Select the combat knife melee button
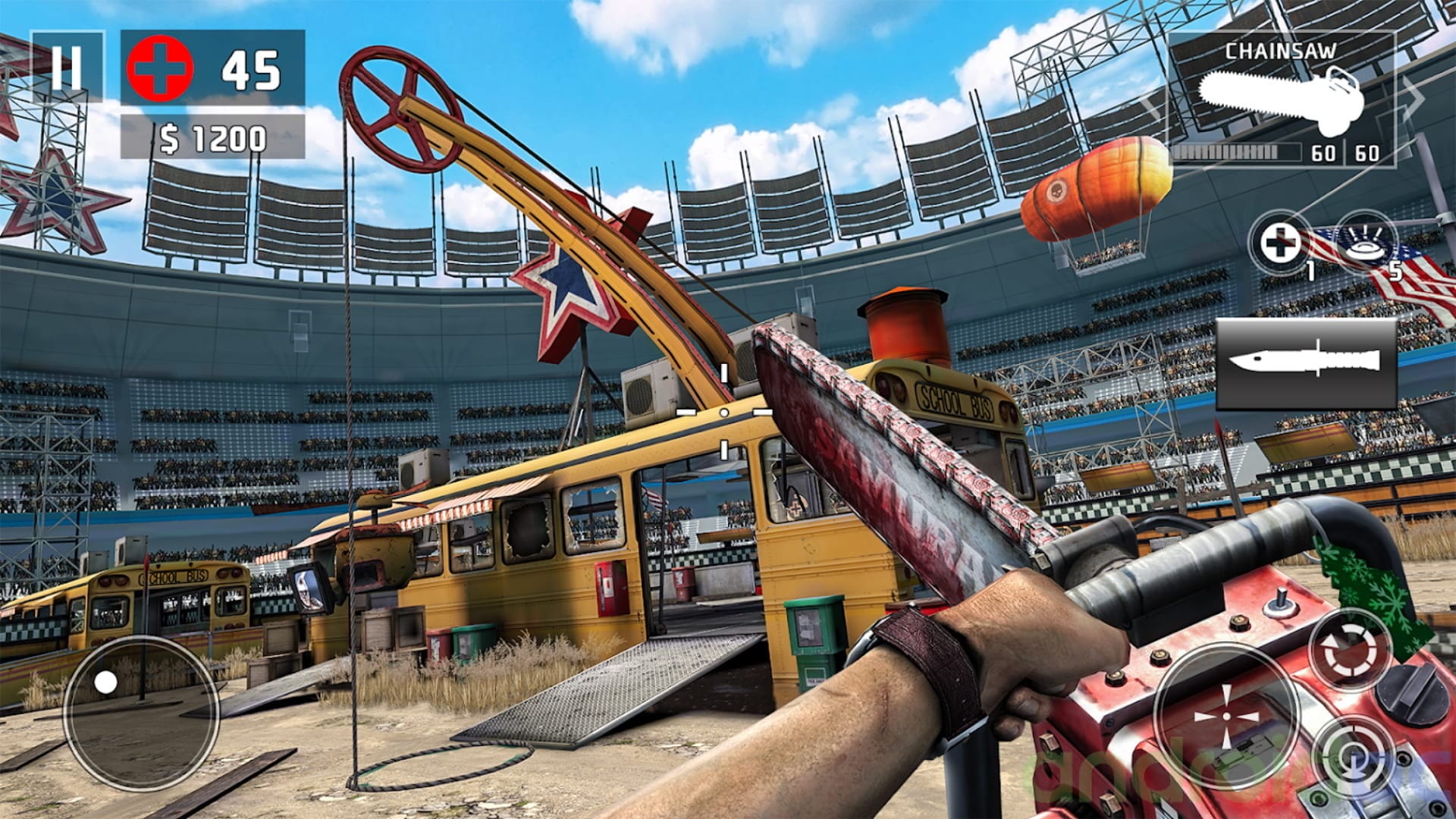The image size is (1456, 819). pos(1306,362)
